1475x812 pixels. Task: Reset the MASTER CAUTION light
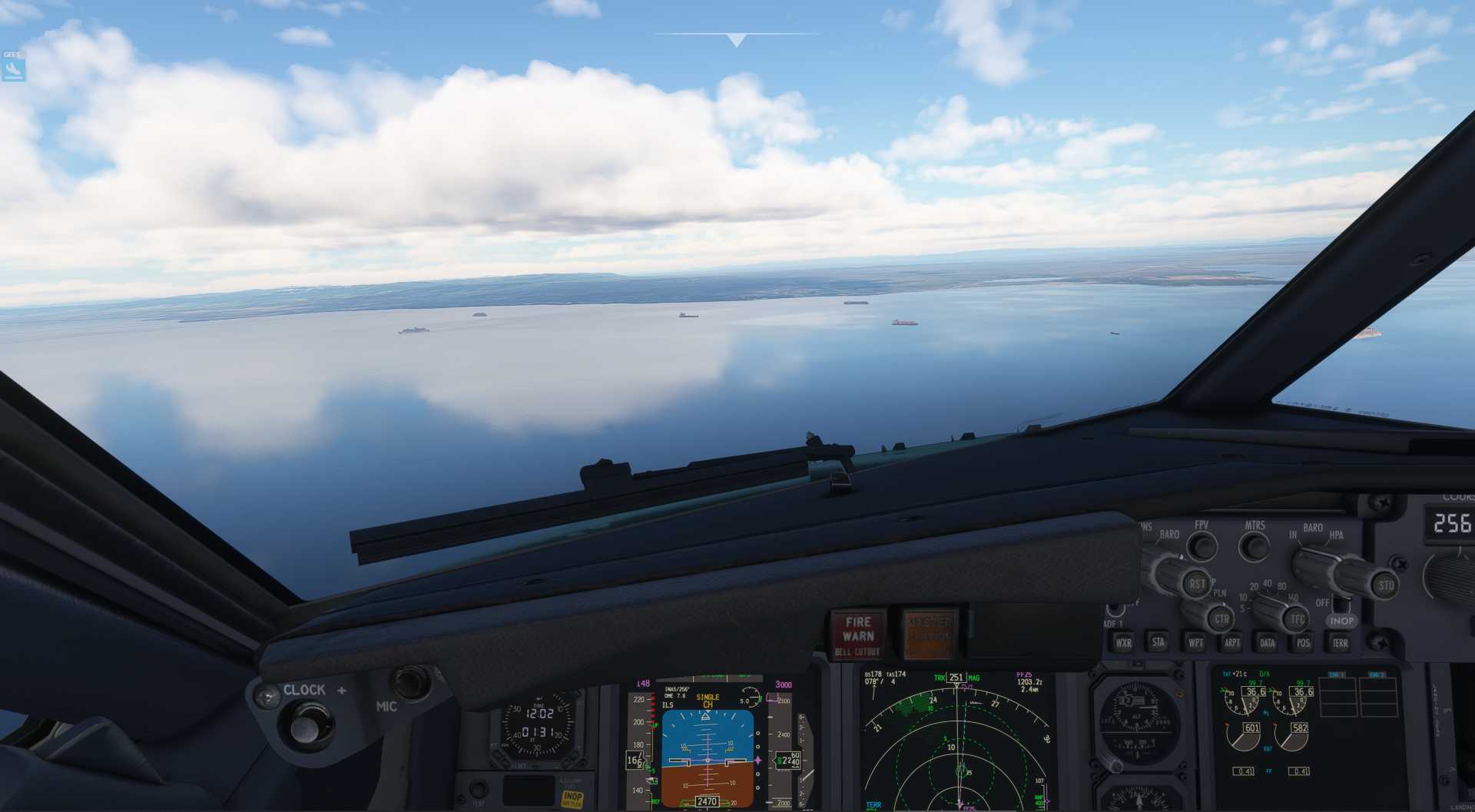tap(930, 635)
